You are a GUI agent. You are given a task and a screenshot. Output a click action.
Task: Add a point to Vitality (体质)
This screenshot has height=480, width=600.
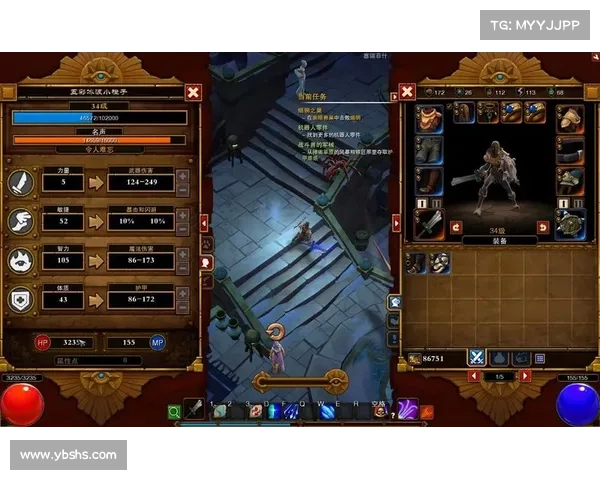point(183,294)
